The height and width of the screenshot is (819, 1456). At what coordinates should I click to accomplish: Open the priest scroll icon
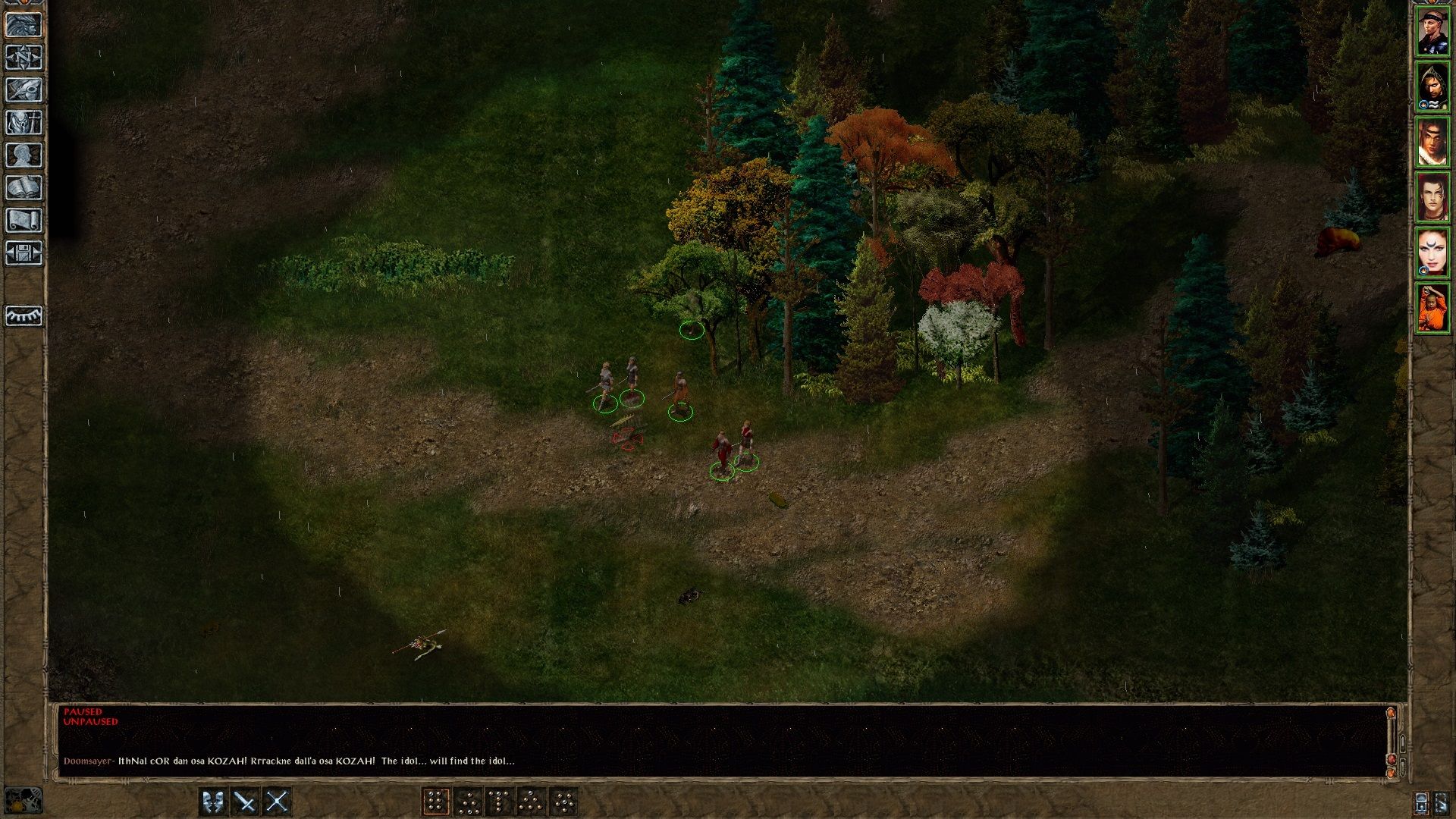pos(24,220)
